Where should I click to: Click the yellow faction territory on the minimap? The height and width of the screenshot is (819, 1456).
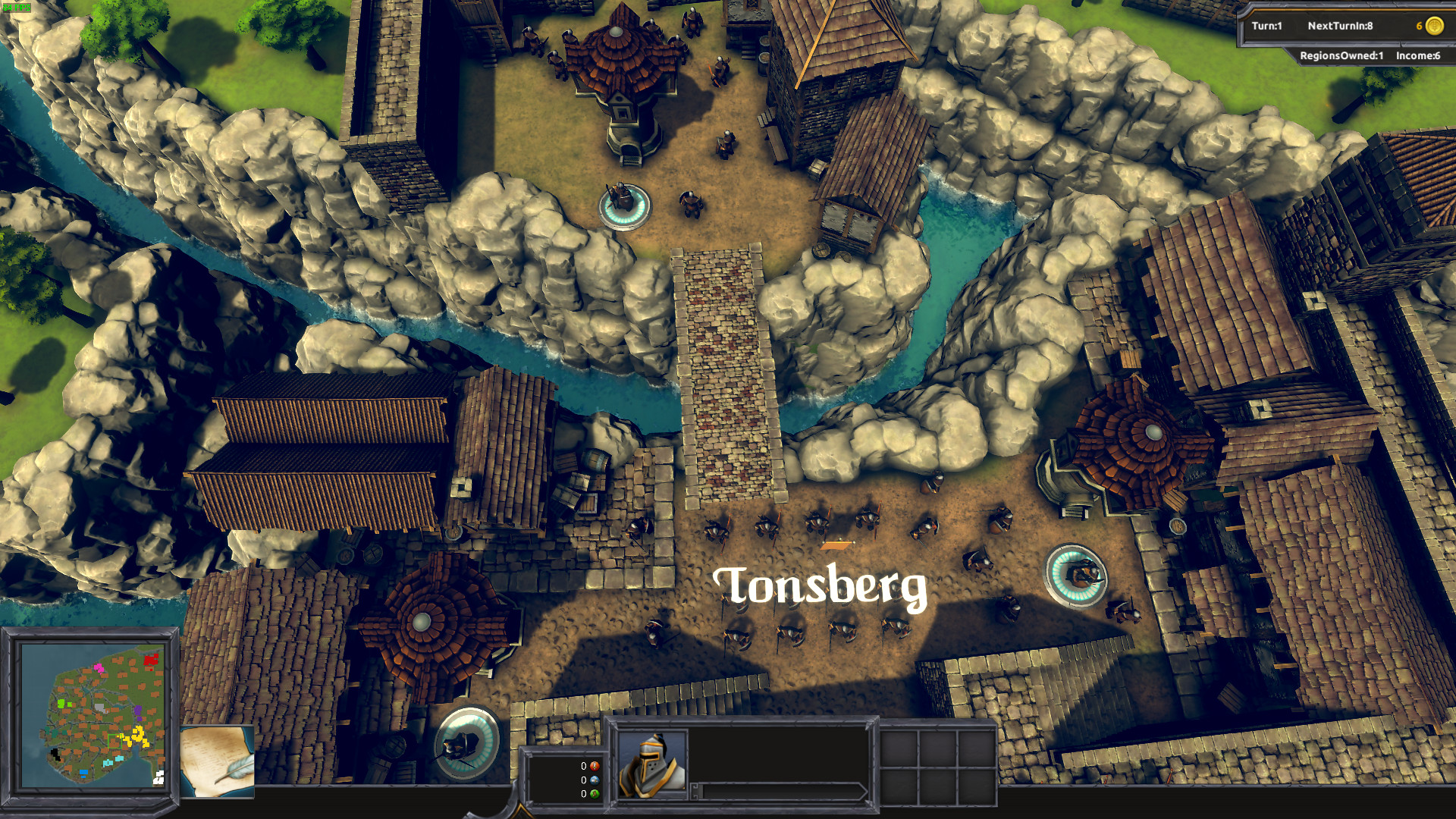tap(138, 735)
